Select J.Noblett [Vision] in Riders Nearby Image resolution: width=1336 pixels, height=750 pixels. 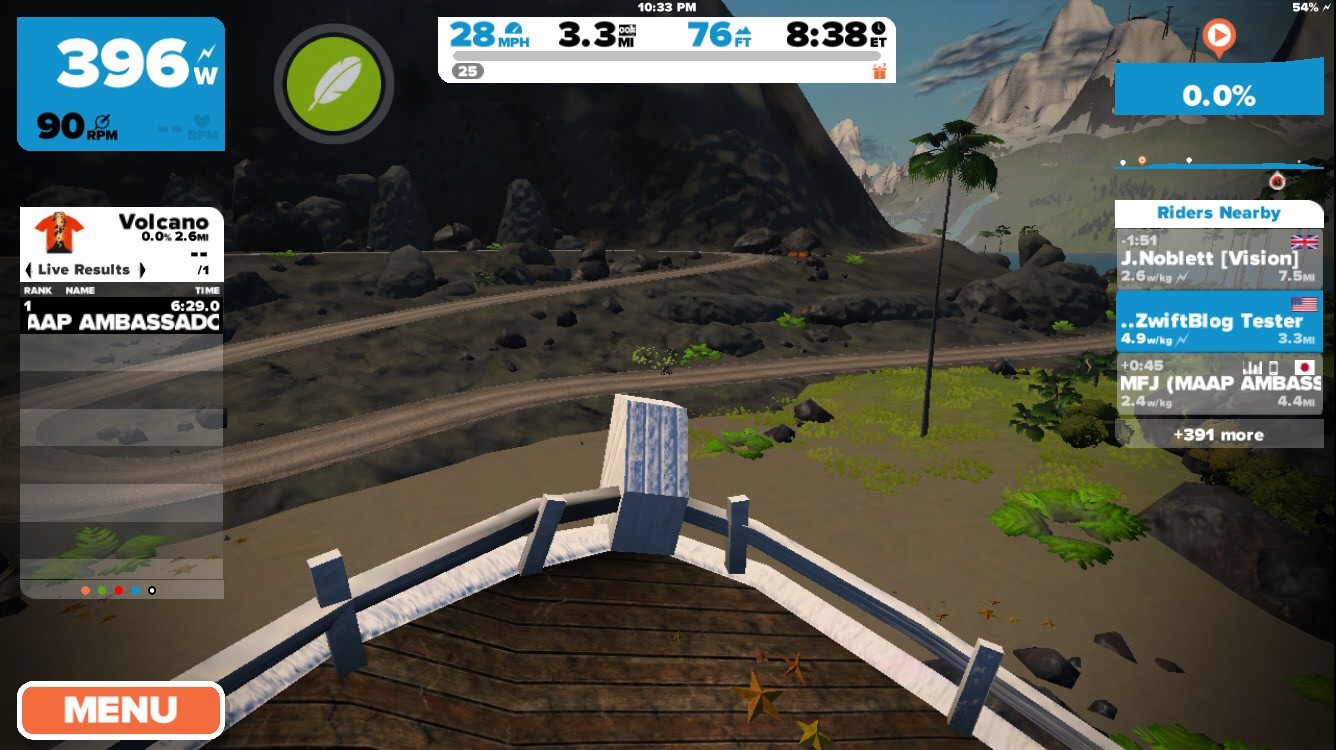(1218, 259)
